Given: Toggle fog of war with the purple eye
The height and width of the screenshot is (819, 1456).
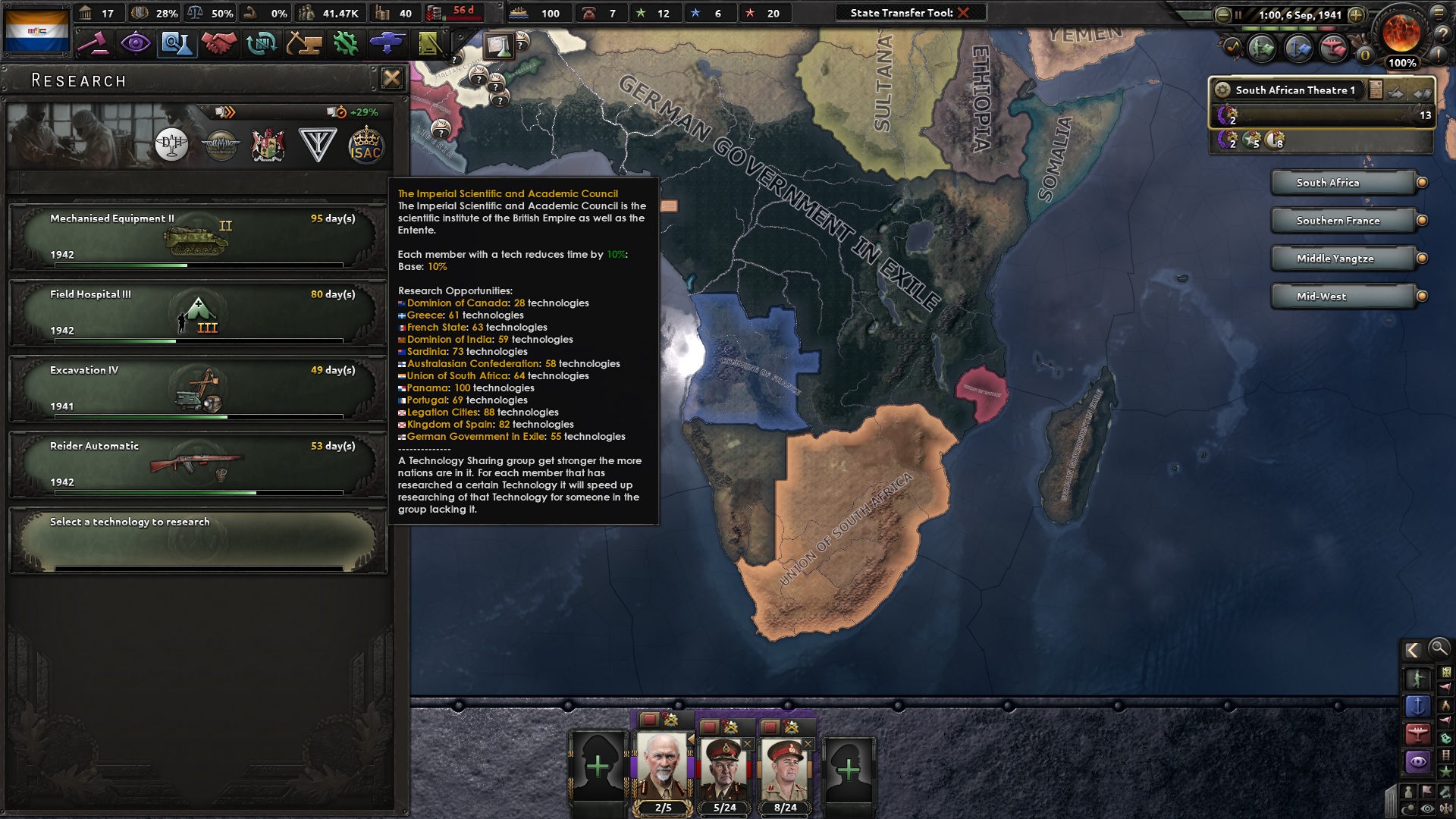Looking at the screenshot, I should (1418, 760).
